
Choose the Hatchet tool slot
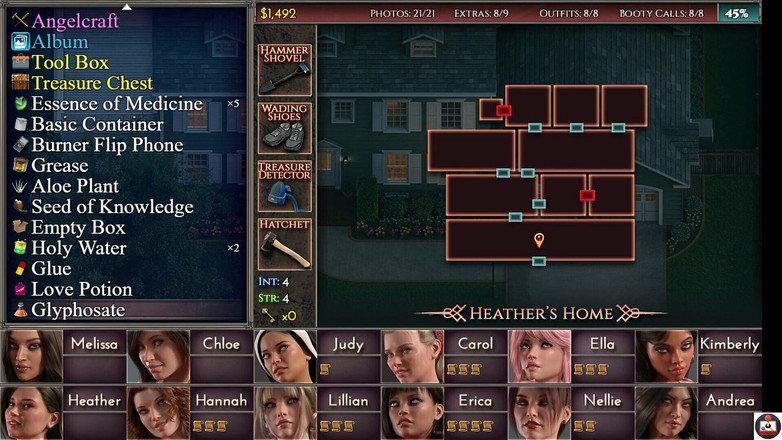284,244
